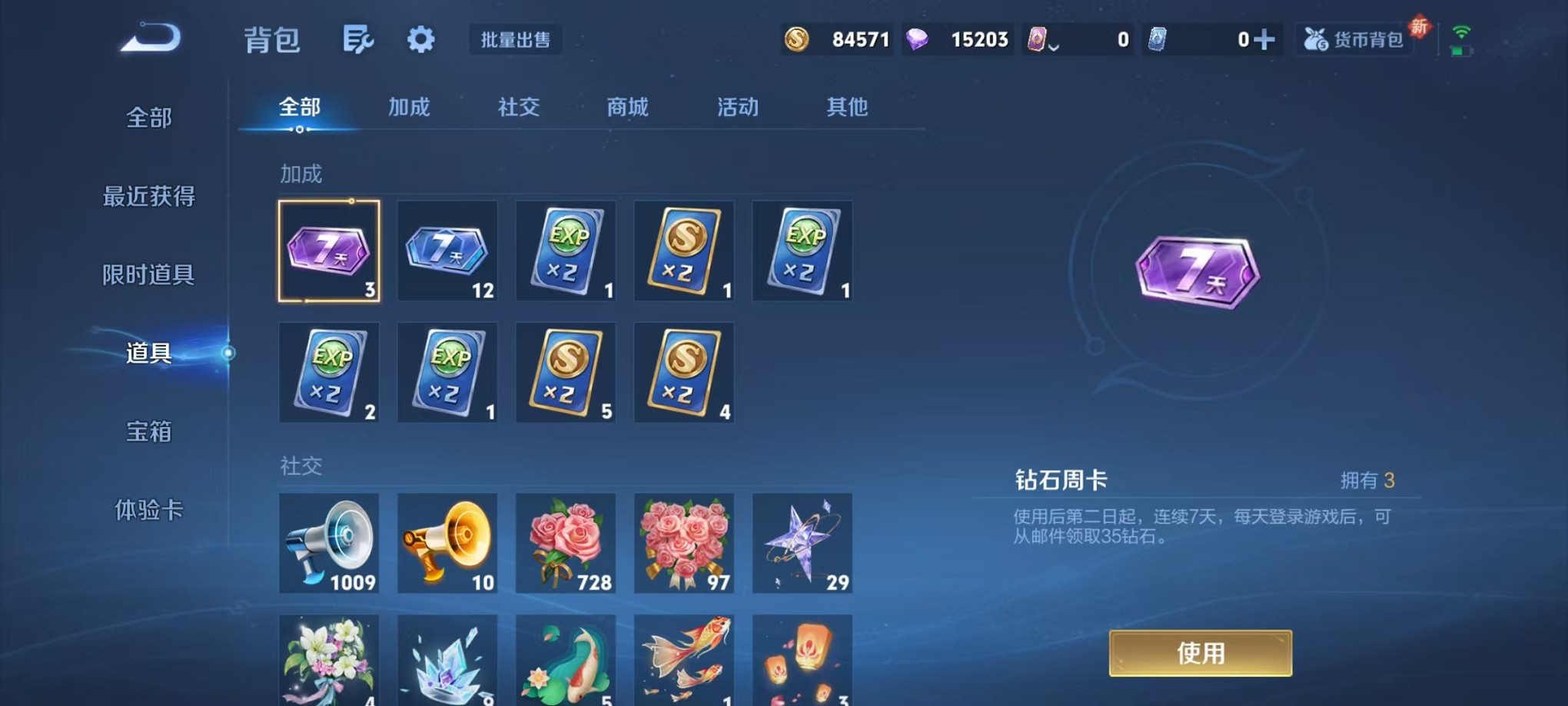Viewport: 1568px width, 706px height.
Task: Switch to the 社交 tab
Action: pos(518,108)
